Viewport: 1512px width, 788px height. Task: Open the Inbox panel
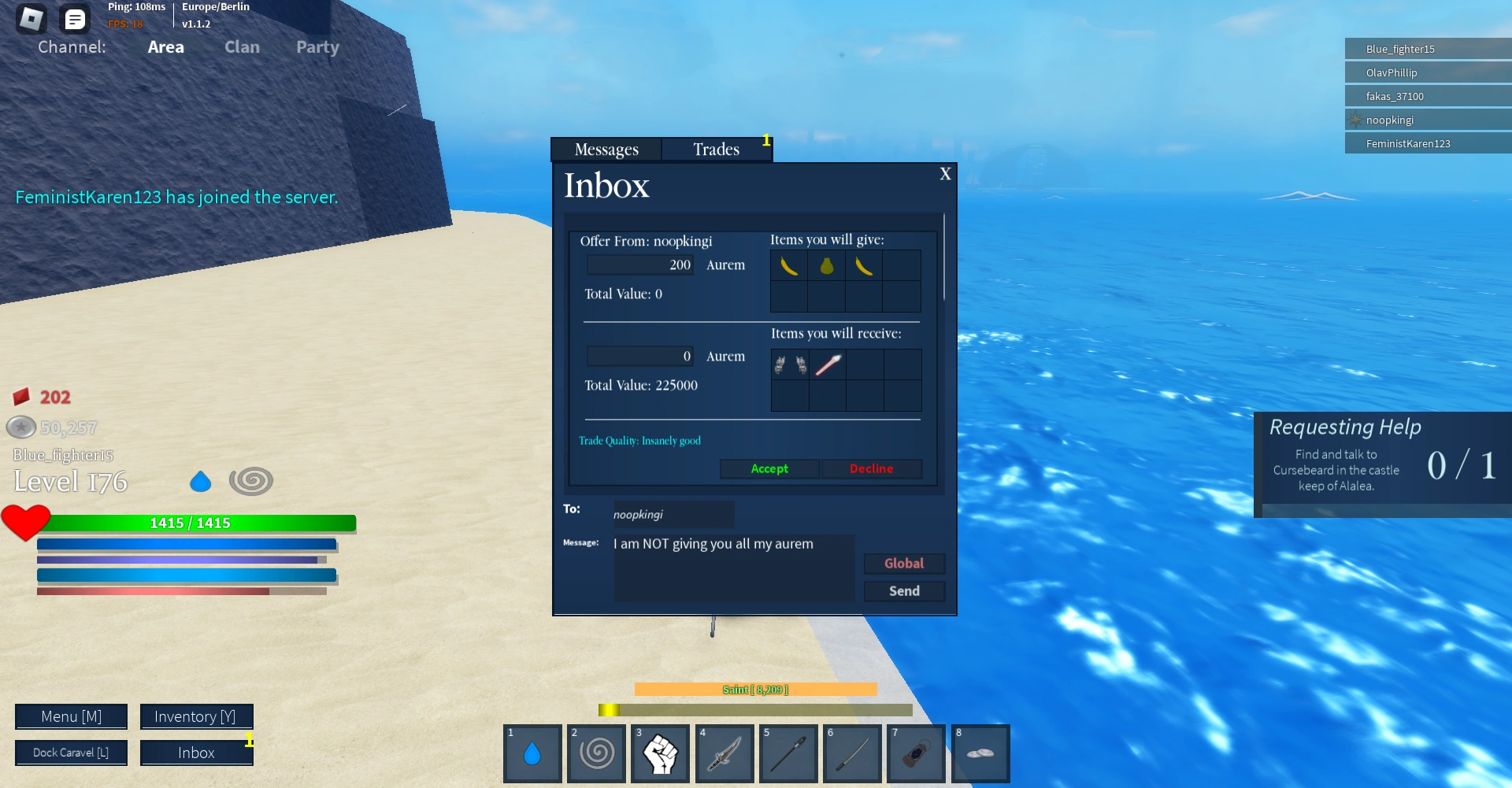tap(195, 753)
